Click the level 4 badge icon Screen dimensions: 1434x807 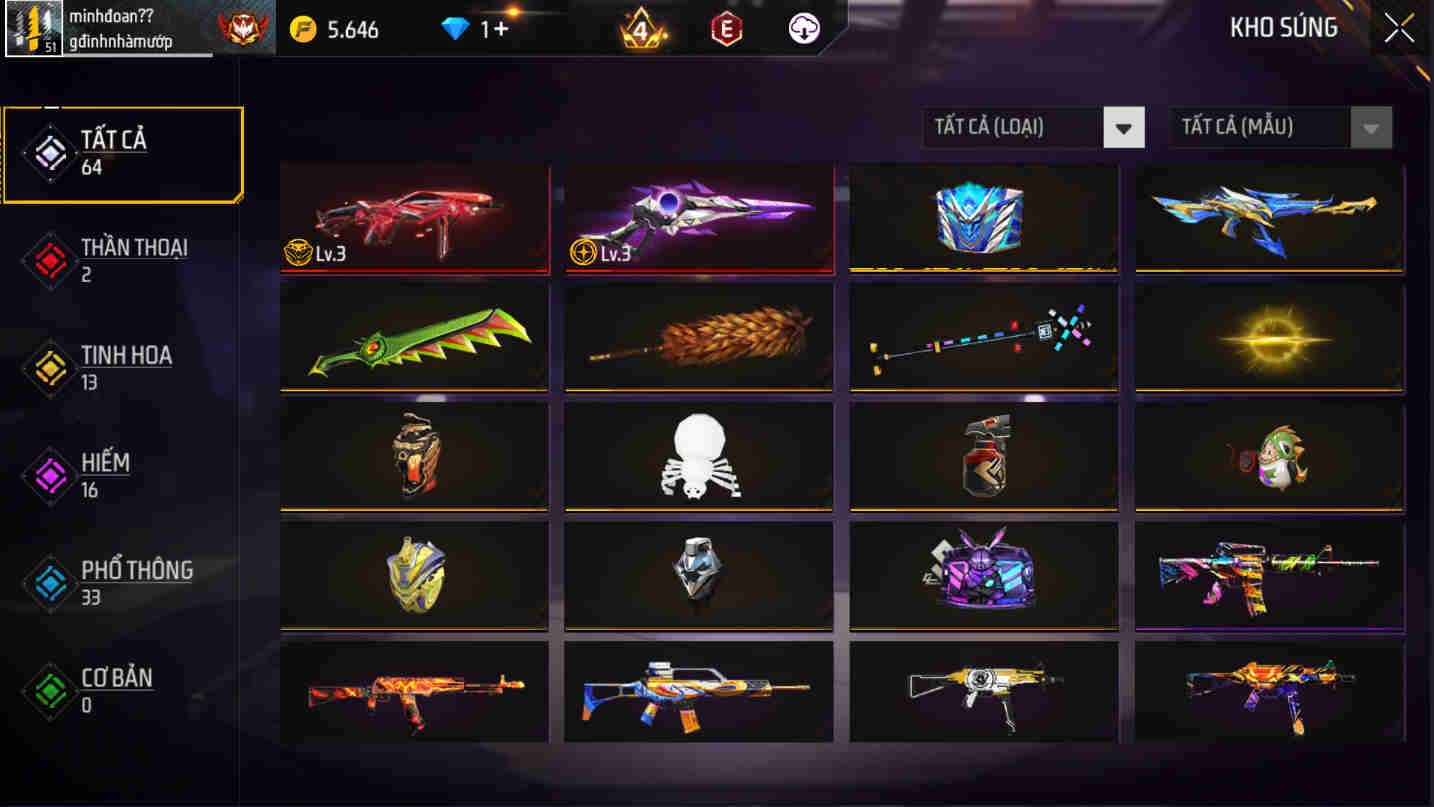point(640,28)
